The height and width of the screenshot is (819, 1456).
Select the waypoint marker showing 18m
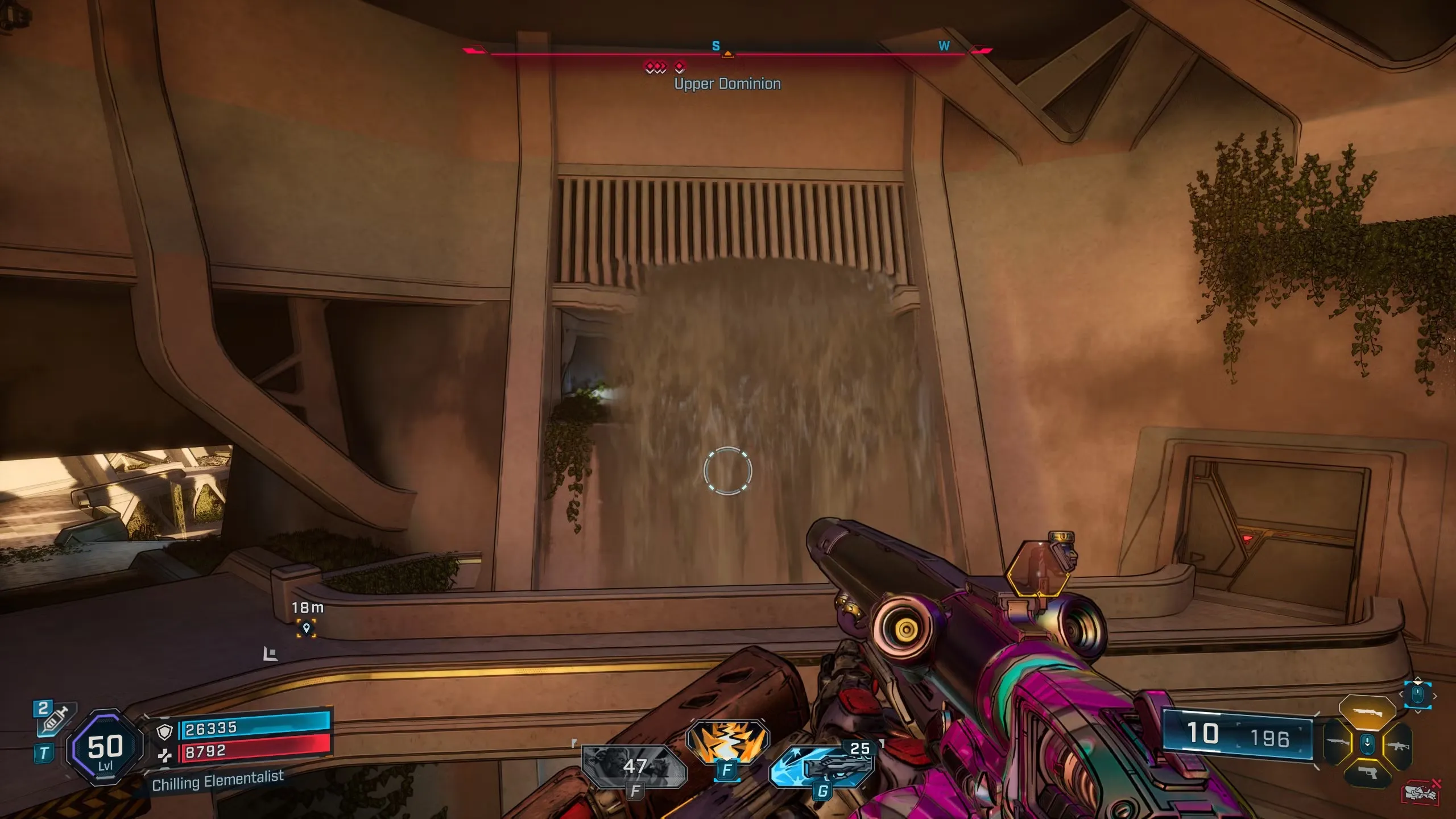pos(307,628)
